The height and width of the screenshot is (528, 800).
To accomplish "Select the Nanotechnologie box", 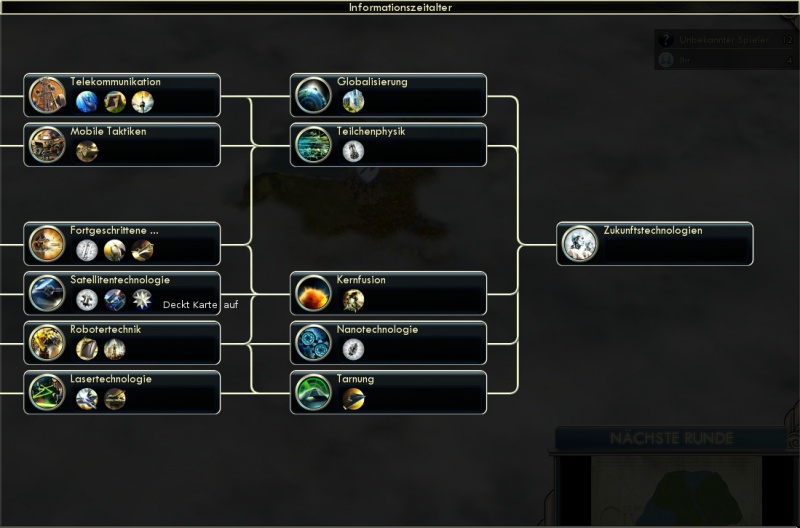I will point(388,343).
